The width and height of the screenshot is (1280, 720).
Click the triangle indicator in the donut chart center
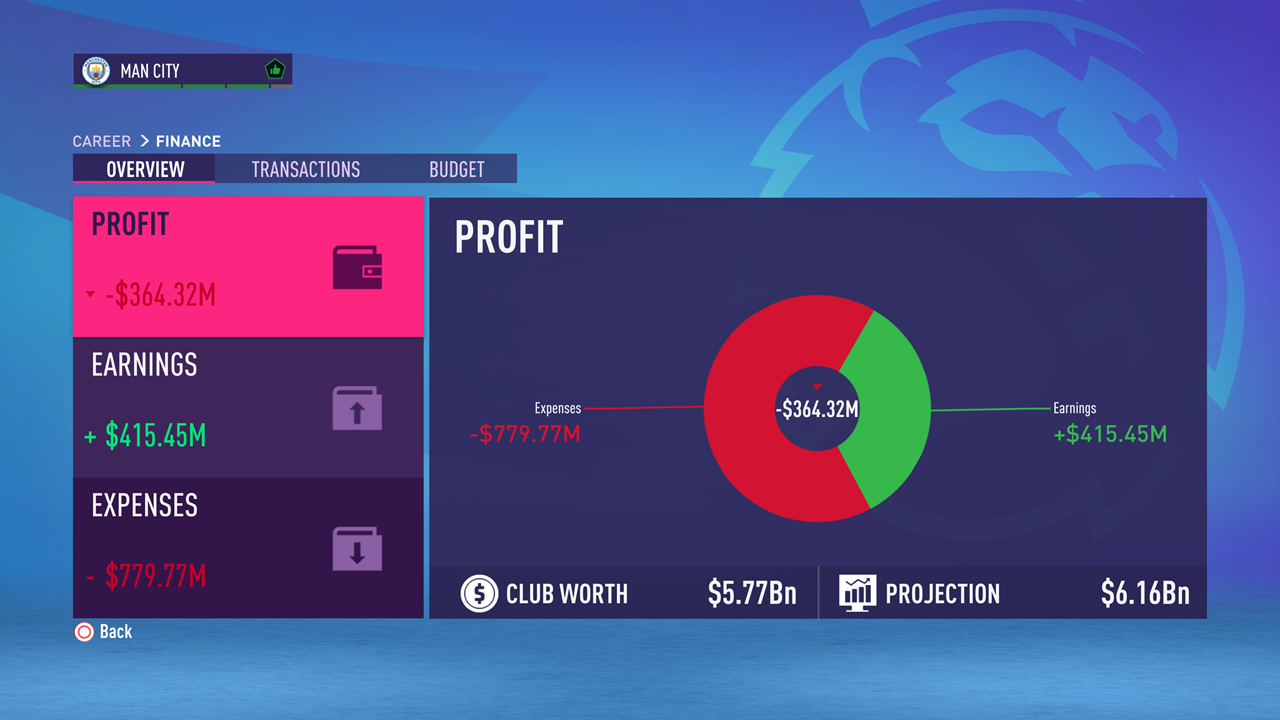[817, 386]
